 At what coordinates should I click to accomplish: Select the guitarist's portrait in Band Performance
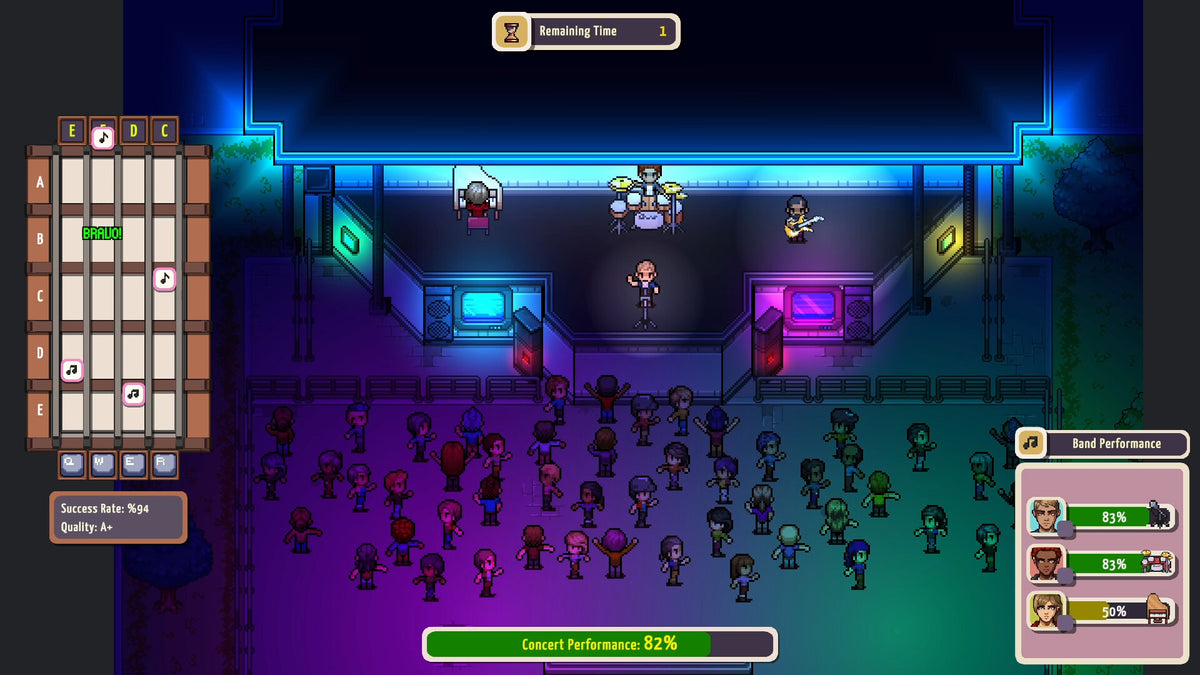click(1046, 516)
